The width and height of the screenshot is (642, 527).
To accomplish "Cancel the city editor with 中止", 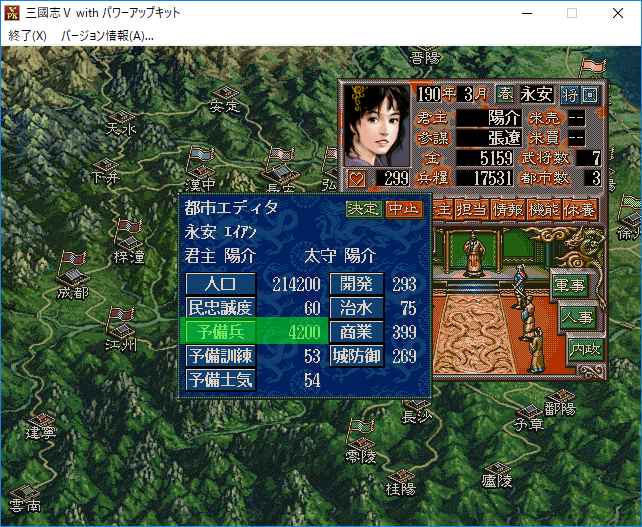I will coord(405,209).
